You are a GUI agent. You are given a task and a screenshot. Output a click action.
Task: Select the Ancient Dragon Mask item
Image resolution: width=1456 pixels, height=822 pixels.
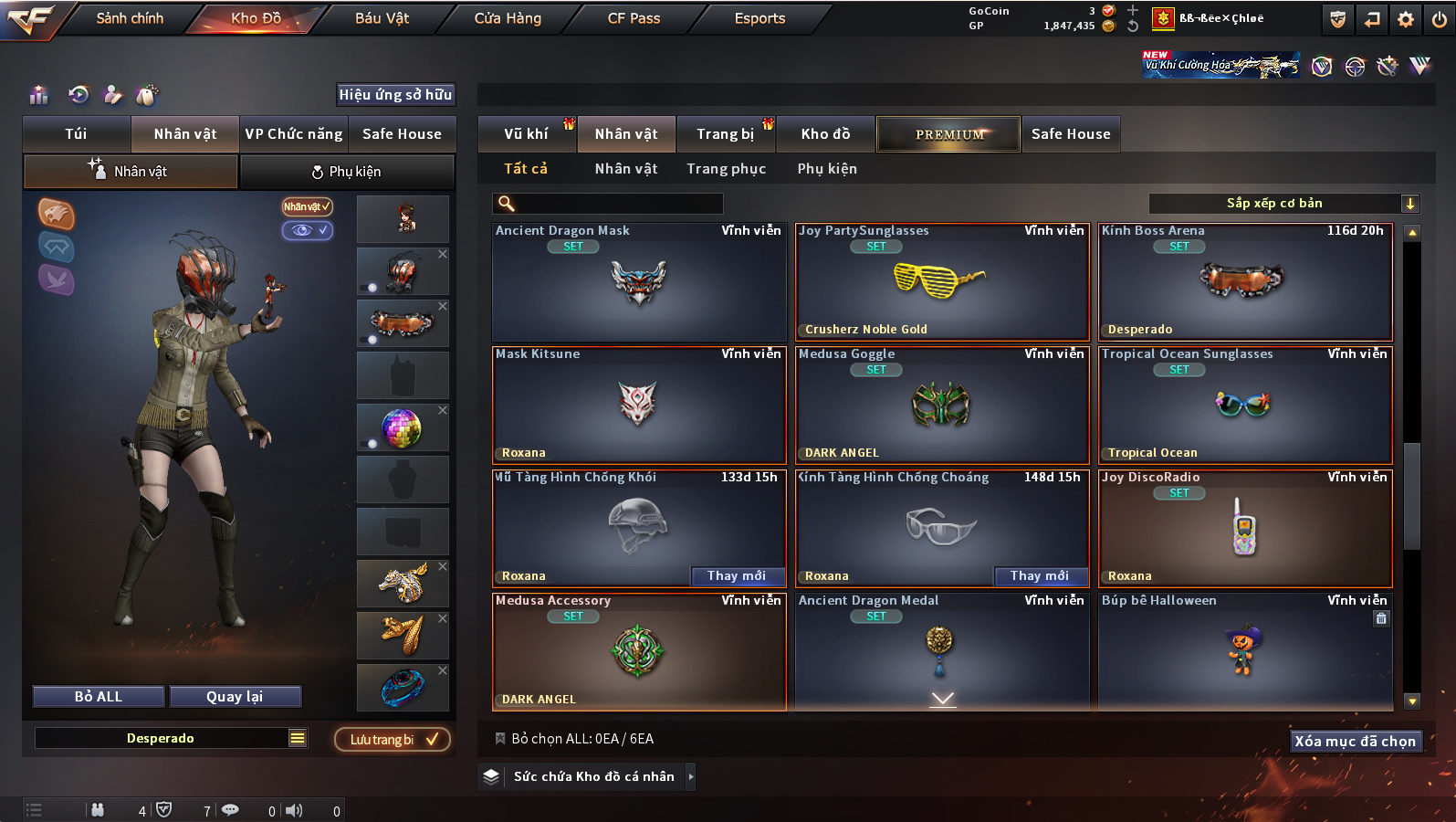638,282
